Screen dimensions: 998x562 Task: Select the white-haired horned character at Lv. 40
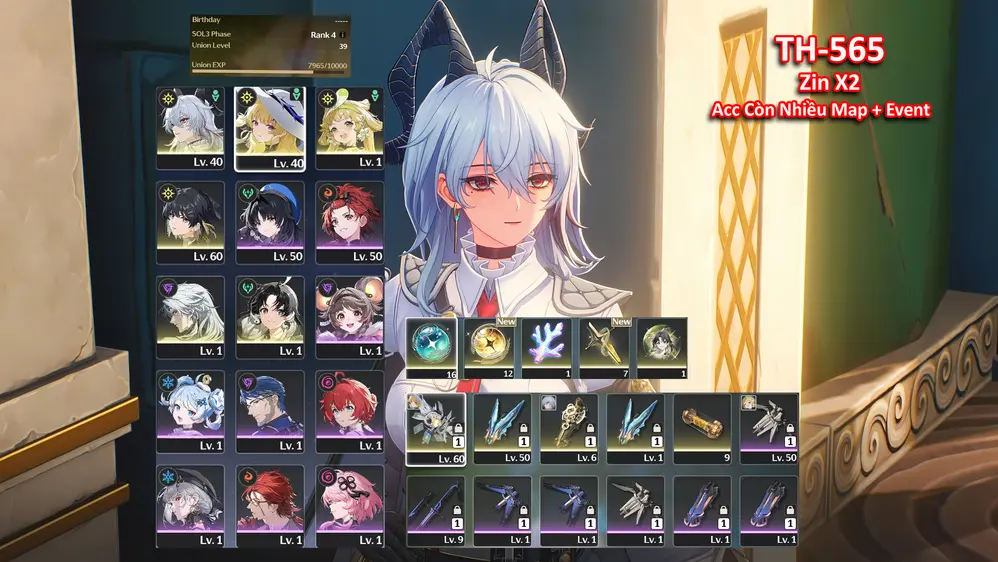[x=191, y=128]
